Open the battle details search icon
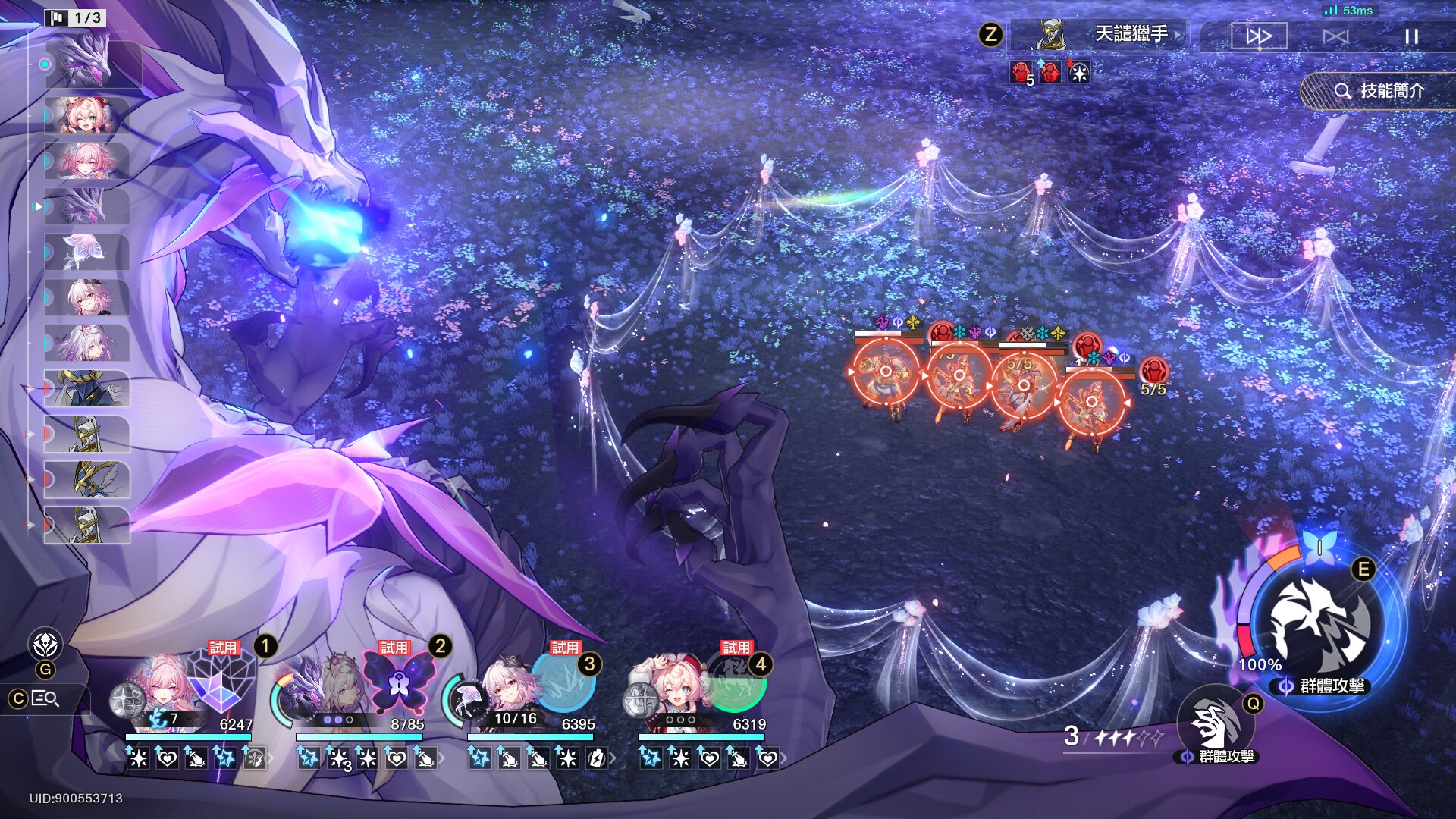 click(x=45, y=698)
